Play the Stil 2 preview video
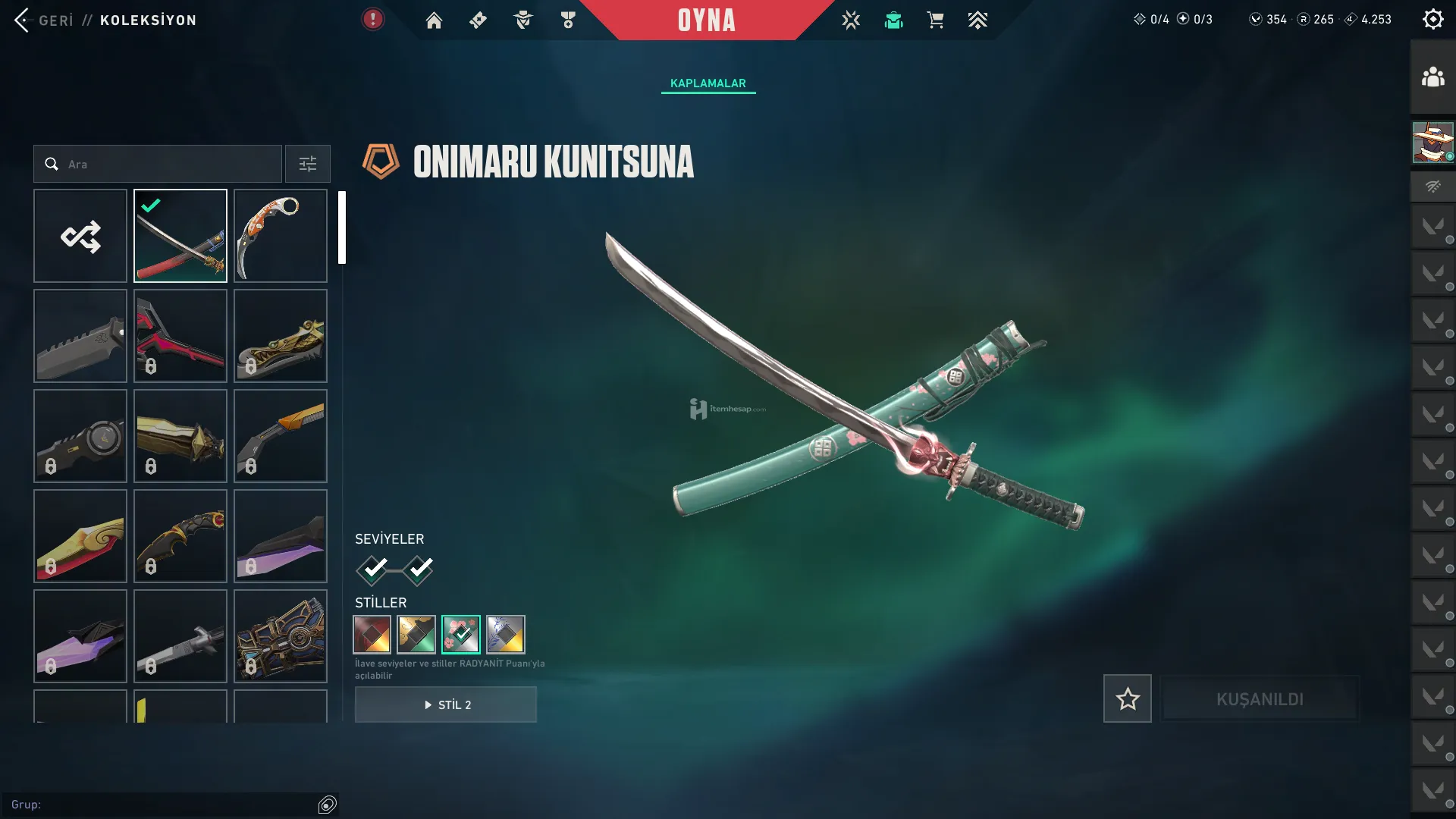 pyautogui.click(x=446, y=704)
